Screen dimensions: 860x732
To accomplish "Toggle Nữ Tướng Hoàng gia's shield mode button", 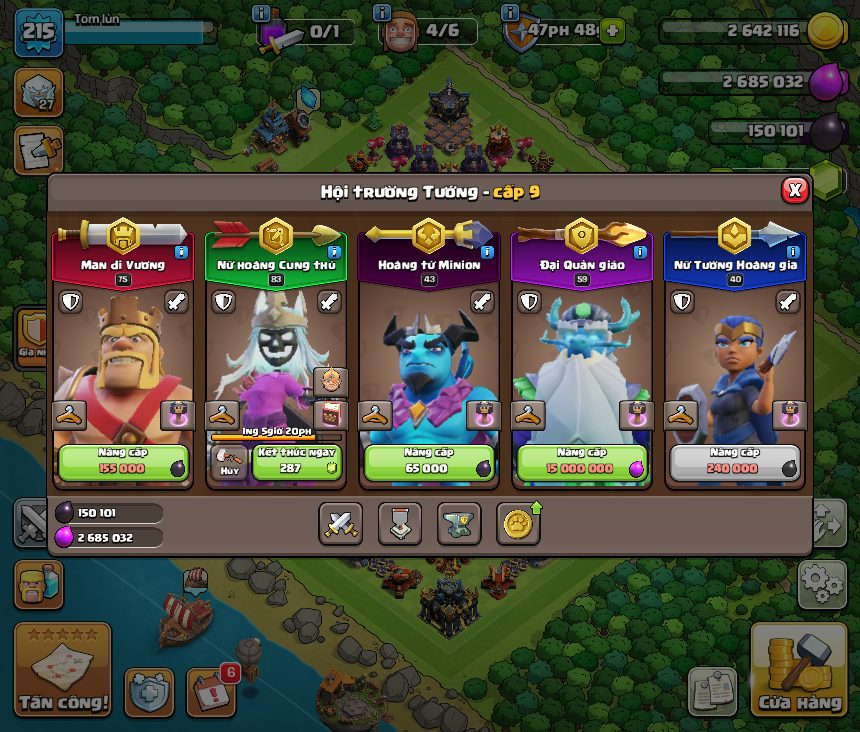I will coord(683,302).
